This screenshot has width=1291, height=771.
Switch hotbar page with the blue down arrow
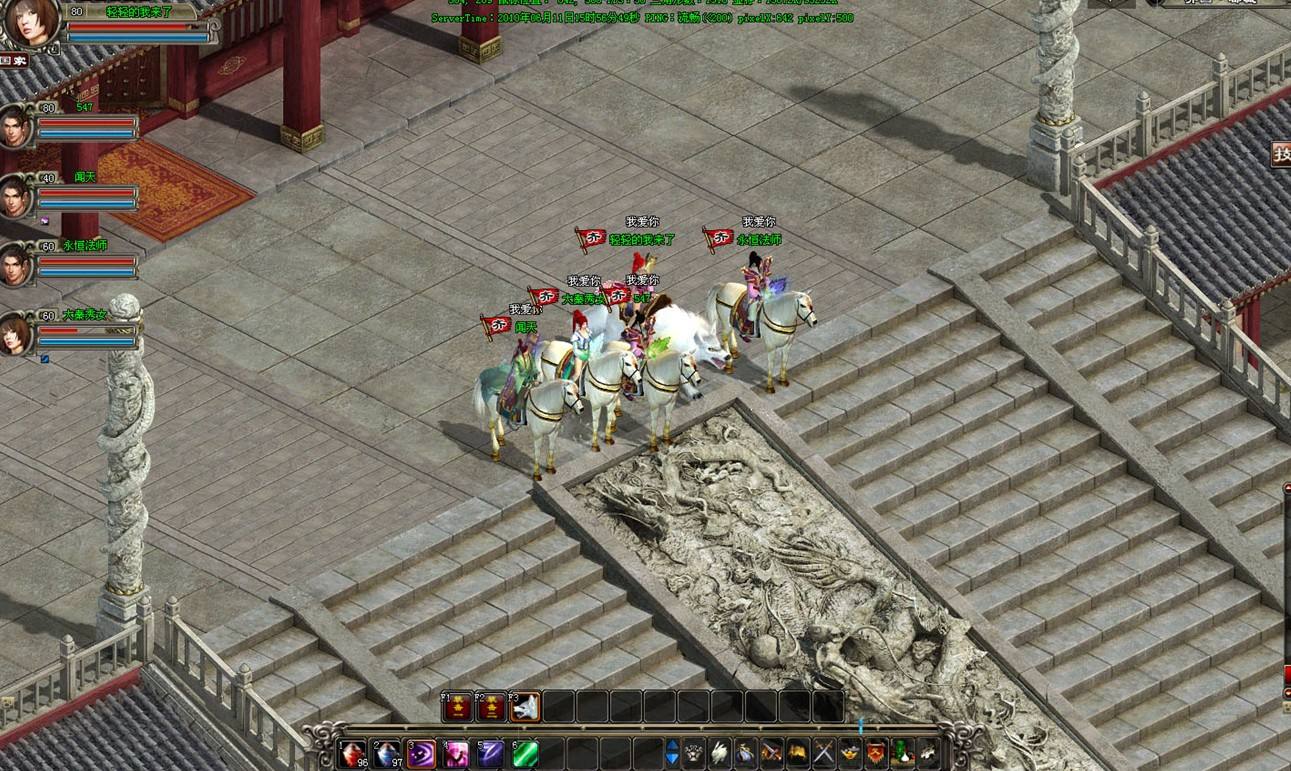tap(672, 760)
